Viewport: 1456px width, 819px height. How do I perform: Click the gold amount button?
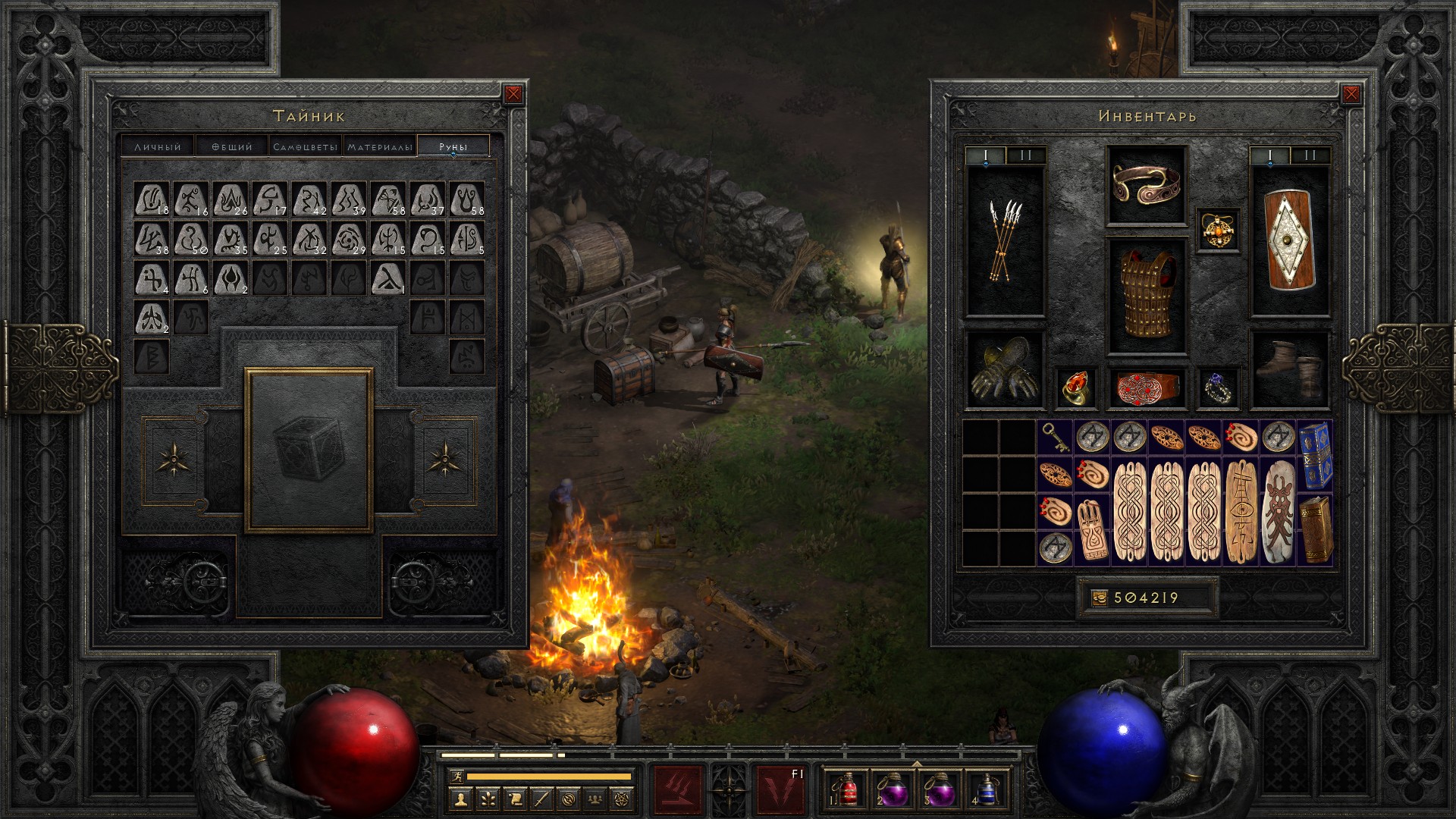pyautogui.click(x=1100, y=598)
